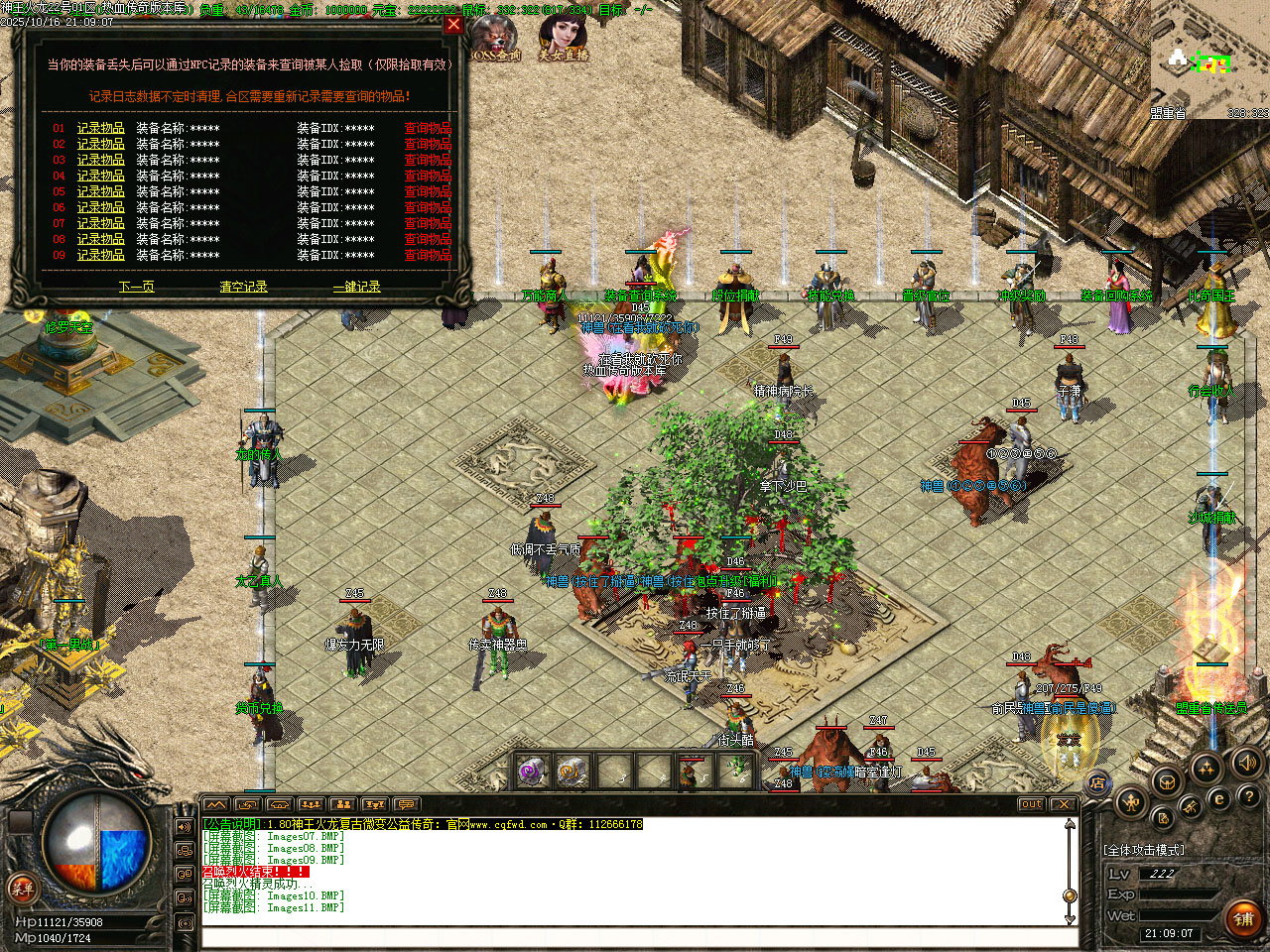Viewport: 1270px width, 952px height.
Task: Open the 美女直播 portrait icon
Action: pyautogui.click(x=563, y=38)
